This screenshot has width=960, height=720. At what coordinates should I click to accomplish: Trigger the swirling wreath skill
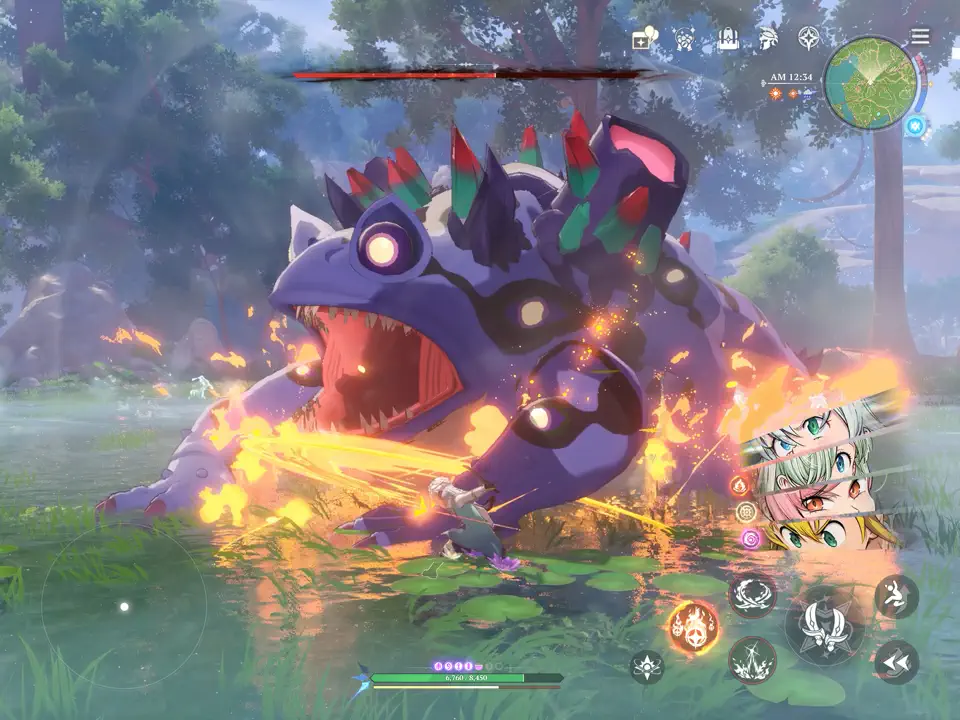point(752,596)
